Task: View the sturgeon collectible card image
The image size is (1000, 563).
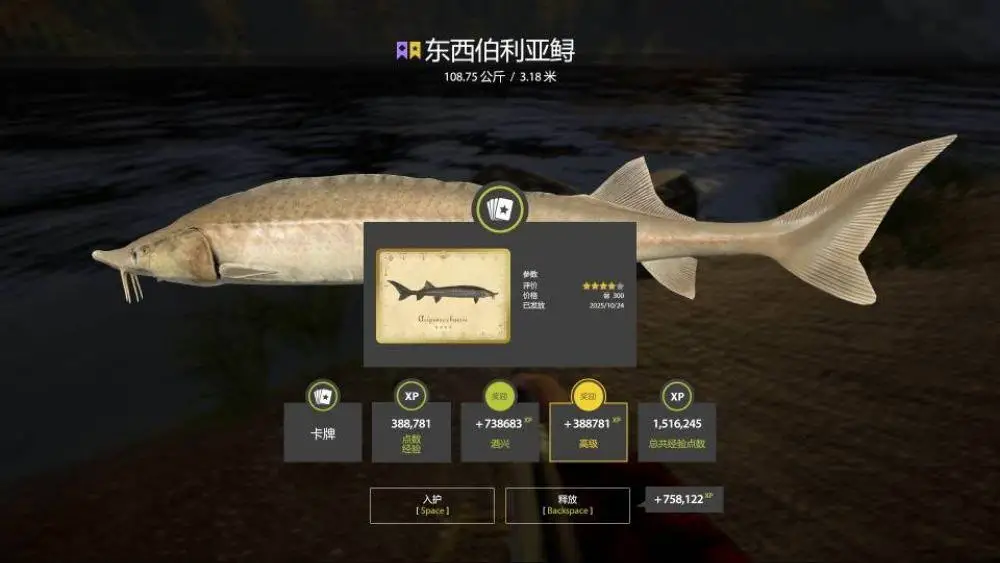Action: 443,296
